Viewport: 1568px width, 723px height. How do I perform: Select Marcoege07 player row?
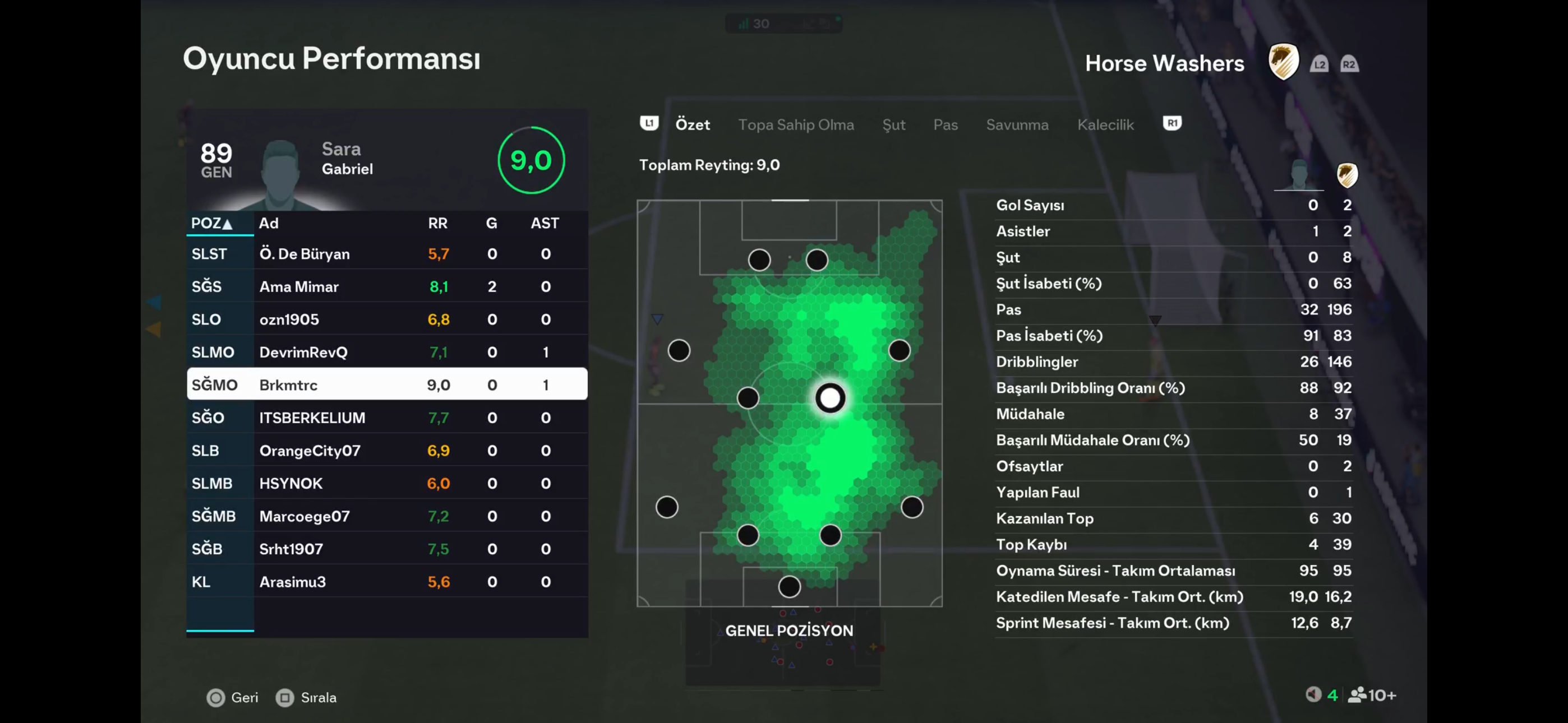(x=386, y=516)
